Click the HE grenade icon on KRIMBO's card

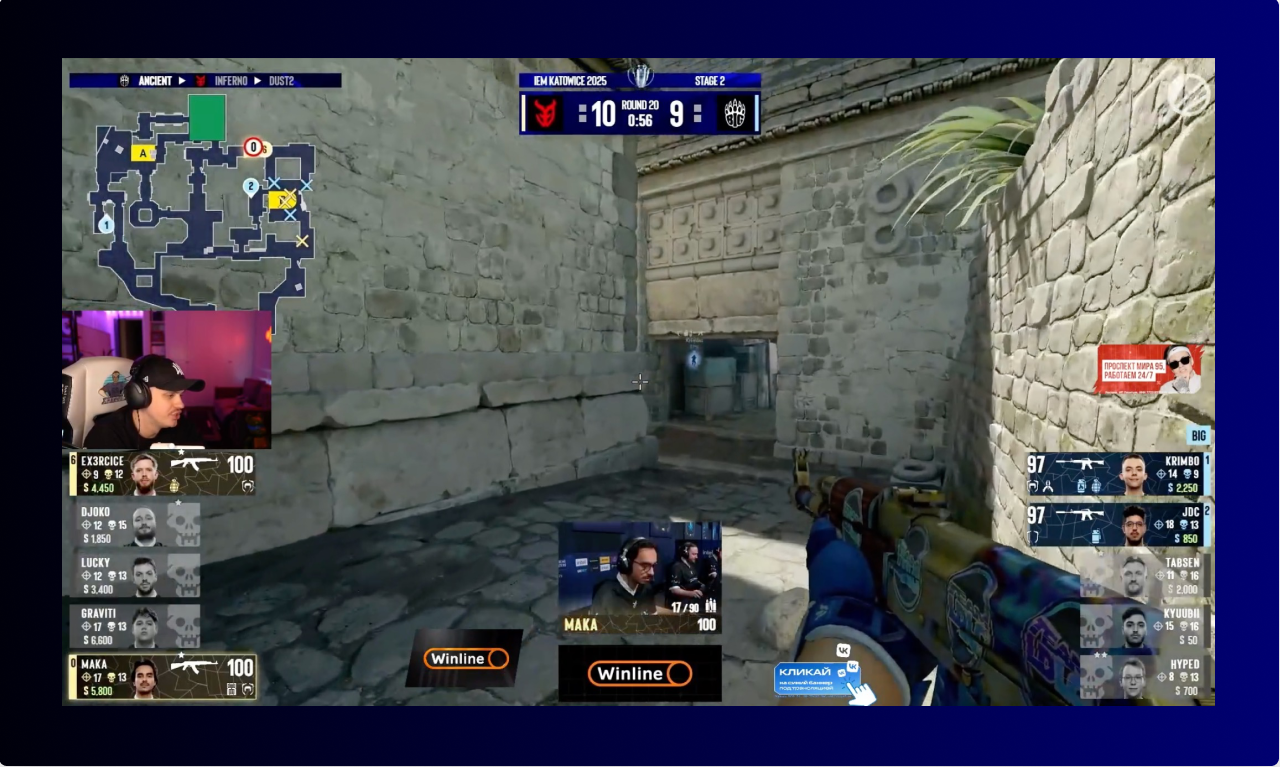click(x=1096, y=486)
